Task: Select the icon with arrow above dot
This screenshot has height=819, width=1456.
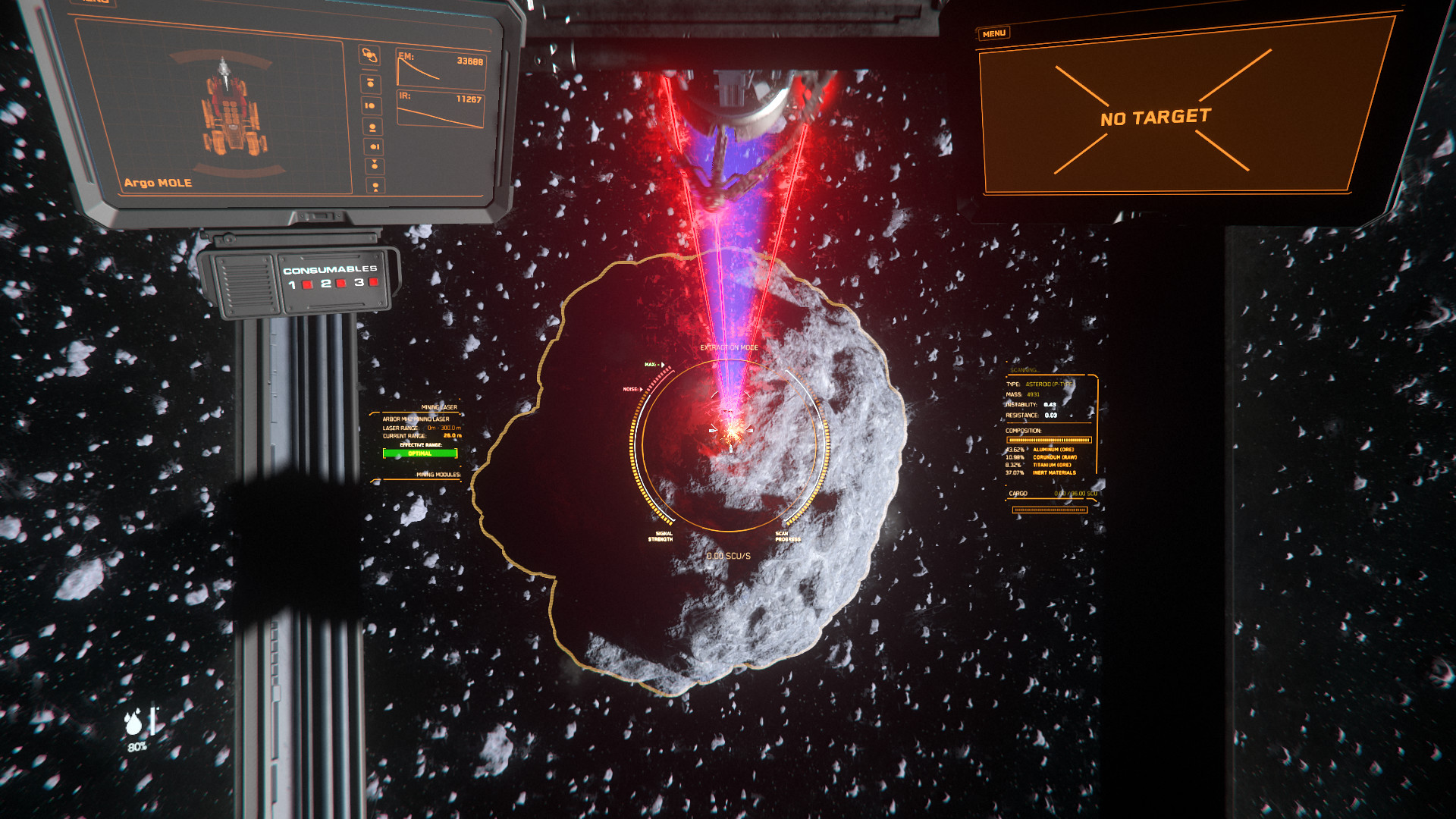Action: click(x=375, y=165)
